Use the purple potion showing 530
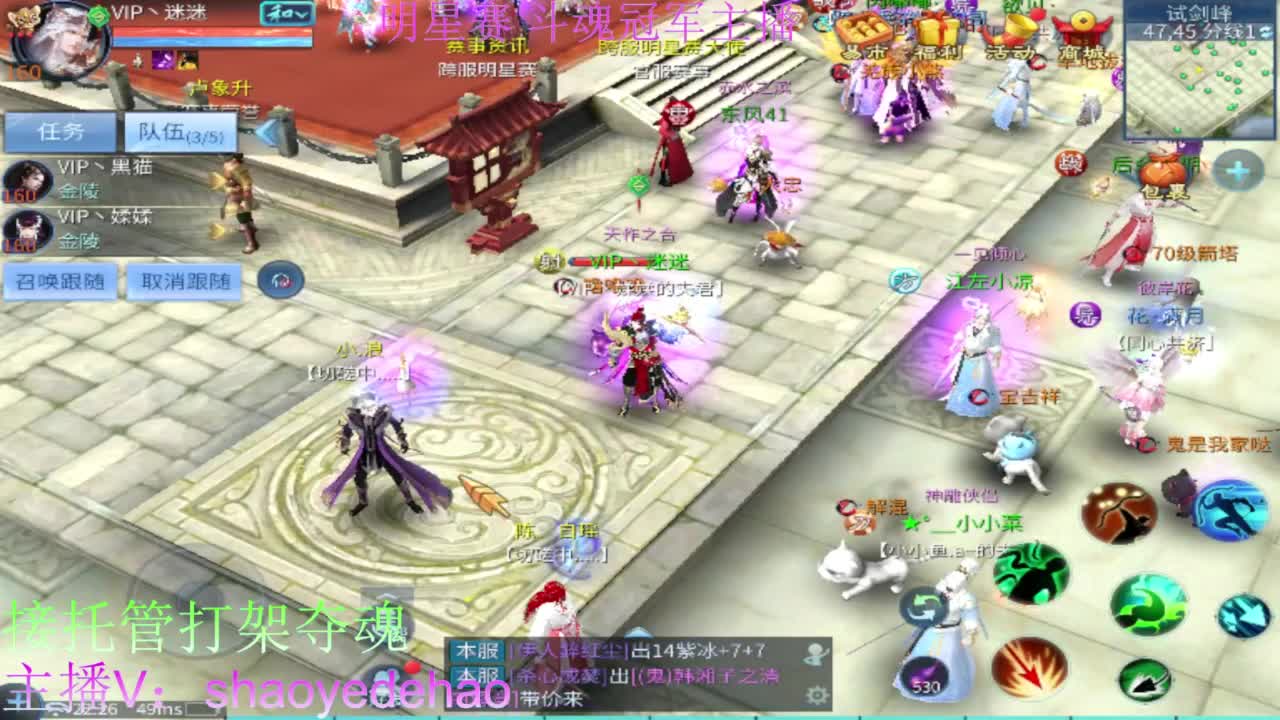The image size is (1280, 720). (926, 673)
